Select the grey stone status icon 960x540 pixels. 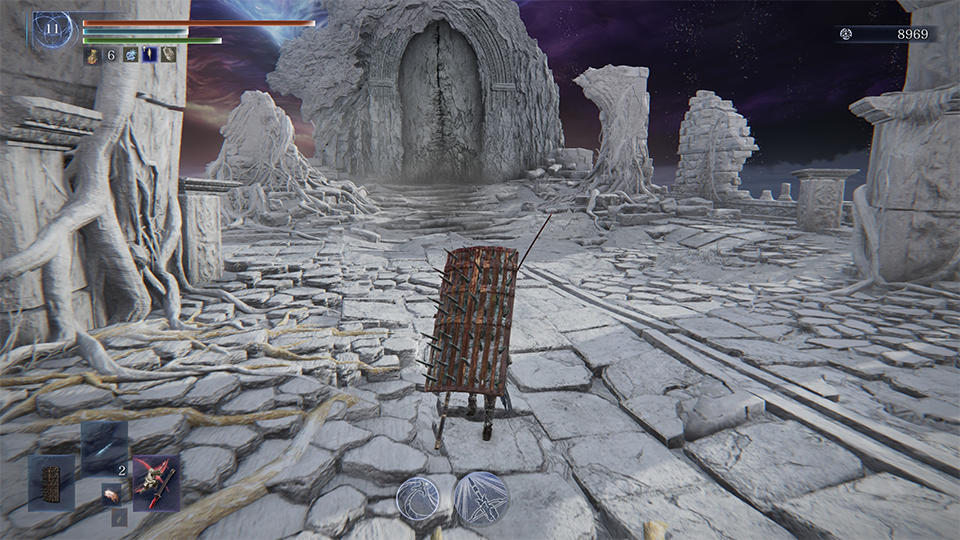pos(169,56)
